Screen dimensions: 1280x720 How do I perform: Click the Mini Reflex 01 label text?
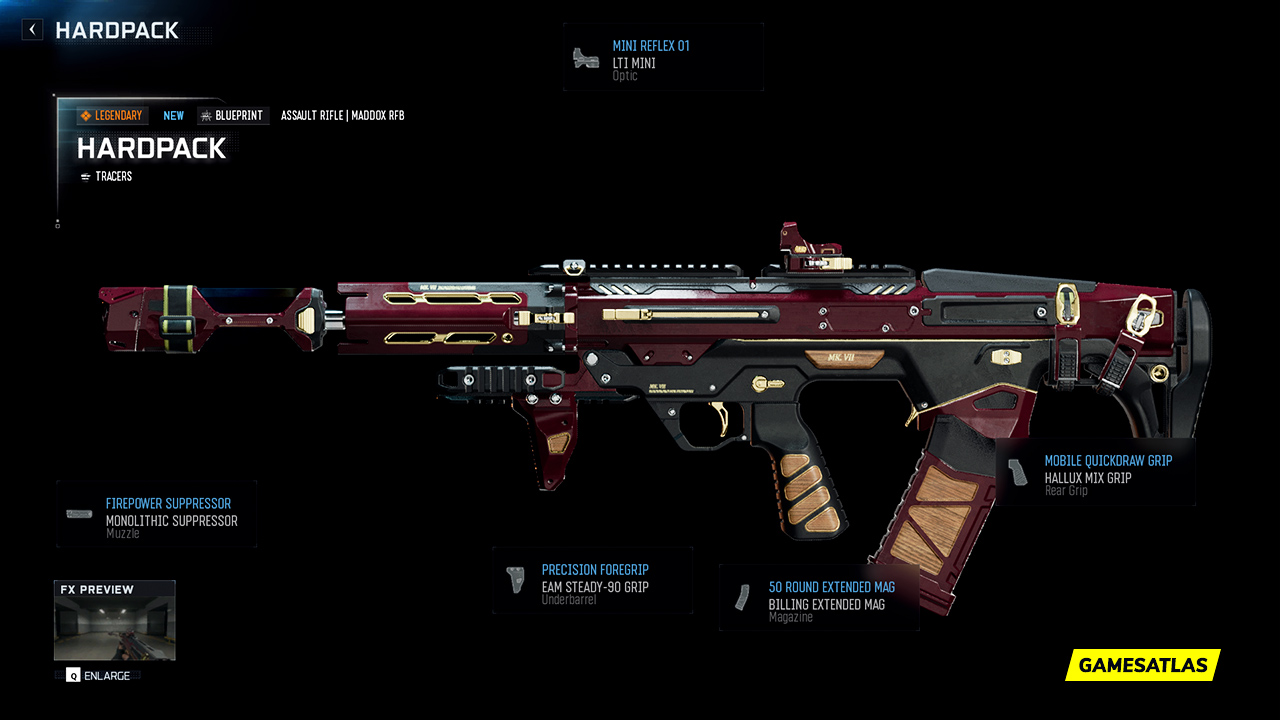pos(652,45)
